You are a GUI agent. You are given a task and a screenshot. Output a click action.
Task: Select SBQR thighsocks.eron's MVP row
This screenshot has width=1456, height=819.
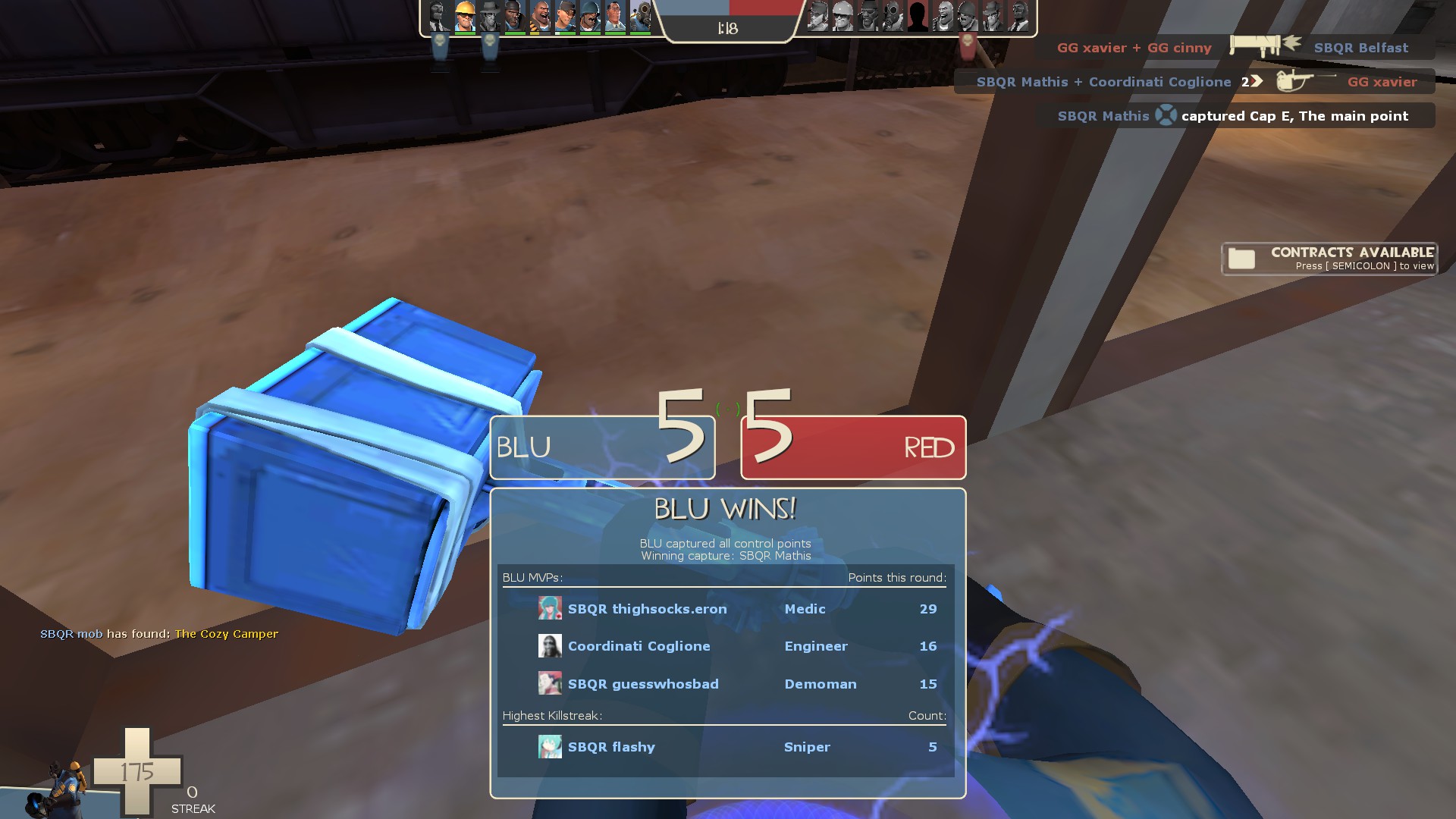(725, 609)
